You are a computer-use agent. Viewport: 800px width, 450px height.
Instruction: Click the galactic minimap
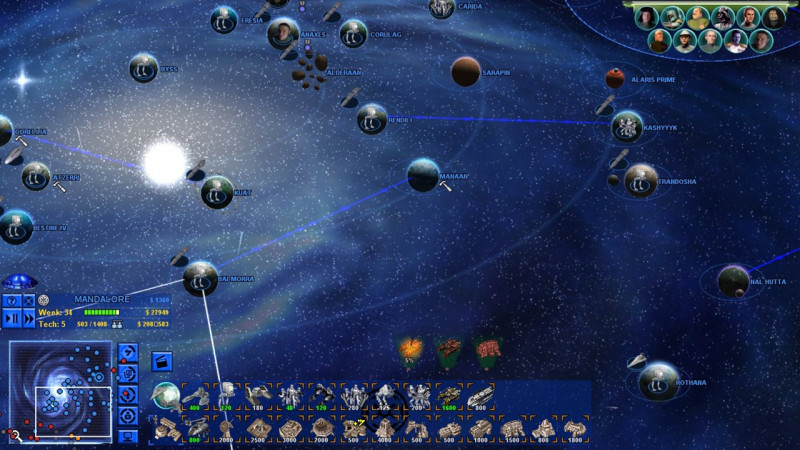point(60,392)
